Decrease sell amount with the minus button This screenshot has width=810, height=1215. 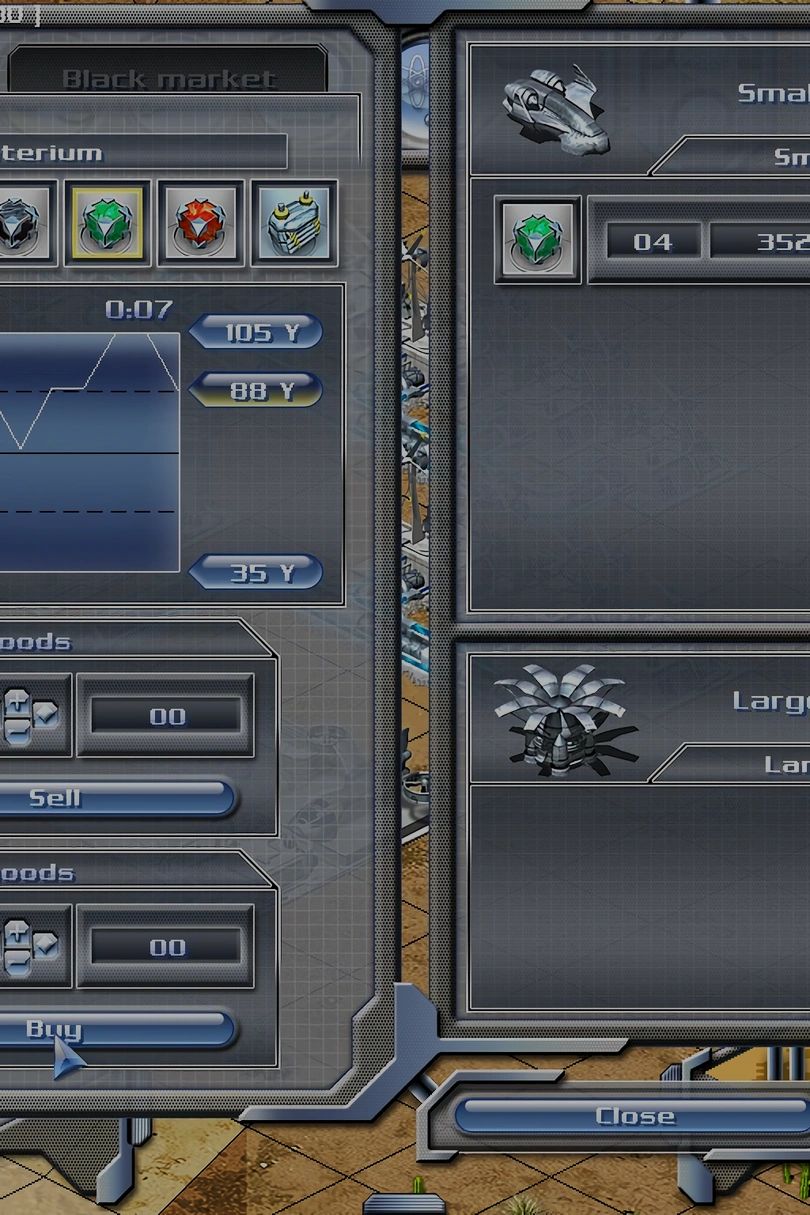pyautogui.click(x=17, y=730)
